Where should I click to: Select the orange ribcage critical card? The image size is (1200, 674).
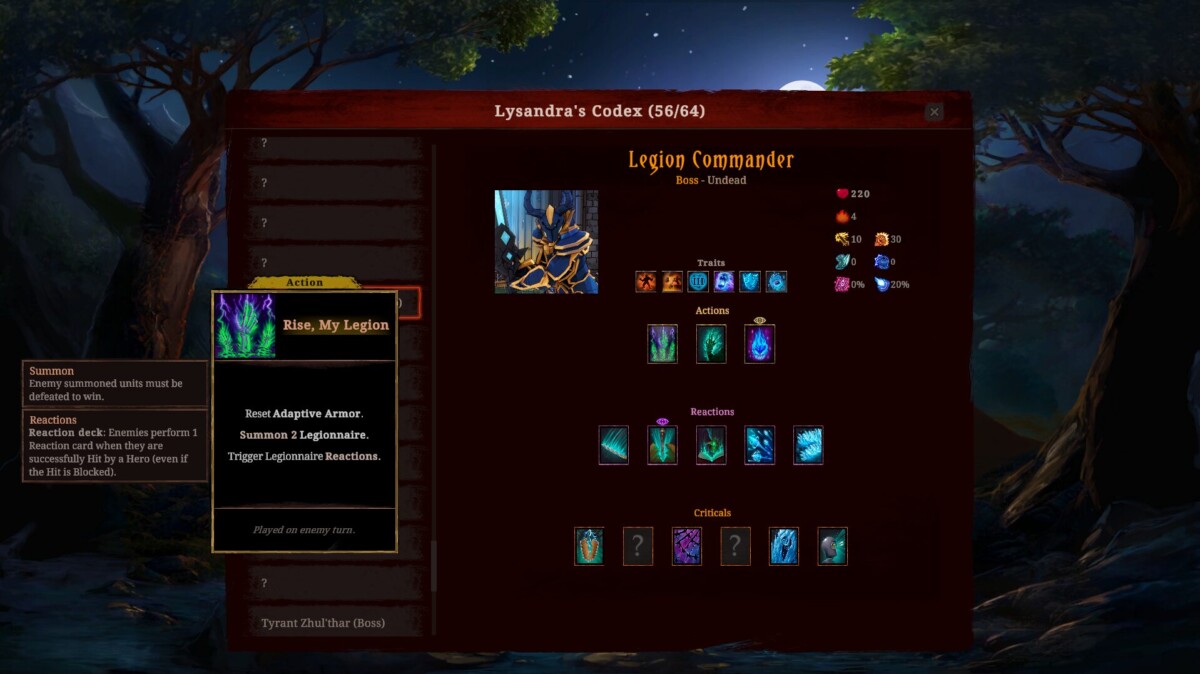click(x=589, y=546)
